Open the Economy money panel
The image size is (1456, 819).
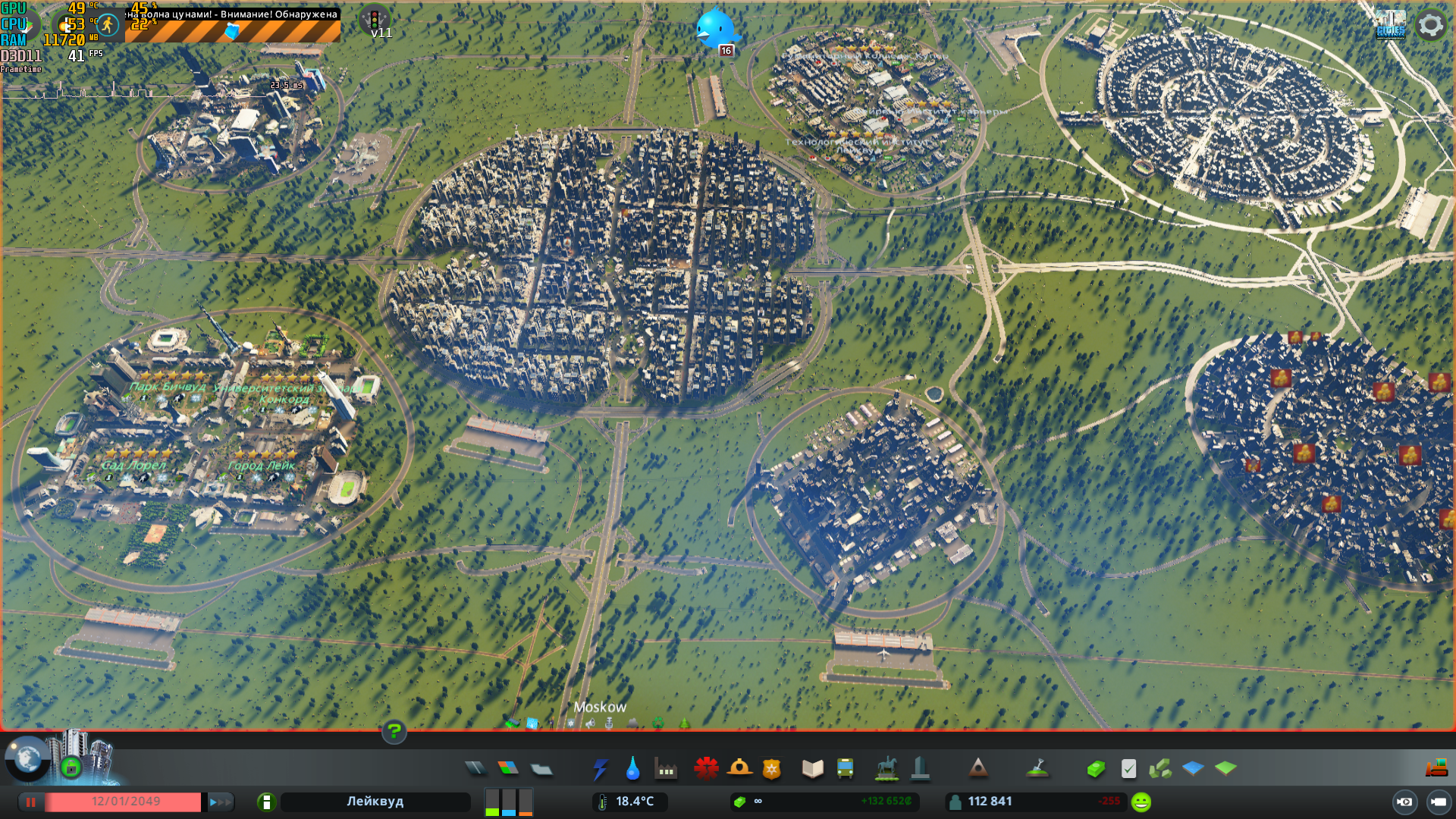tap(1096, 769)
